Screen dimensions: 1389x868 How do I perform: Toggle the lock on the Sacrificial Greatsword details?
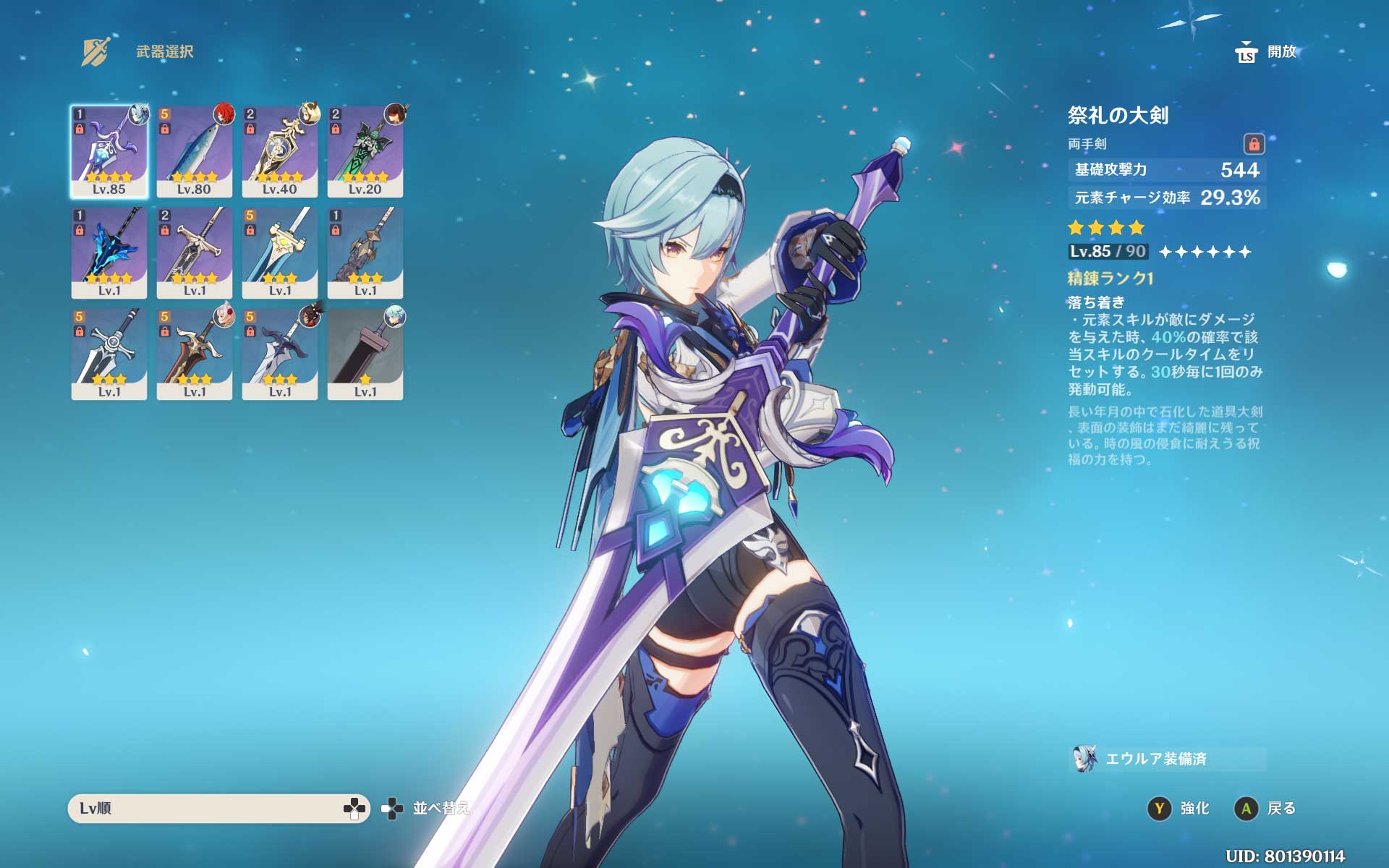point(1254,143)
